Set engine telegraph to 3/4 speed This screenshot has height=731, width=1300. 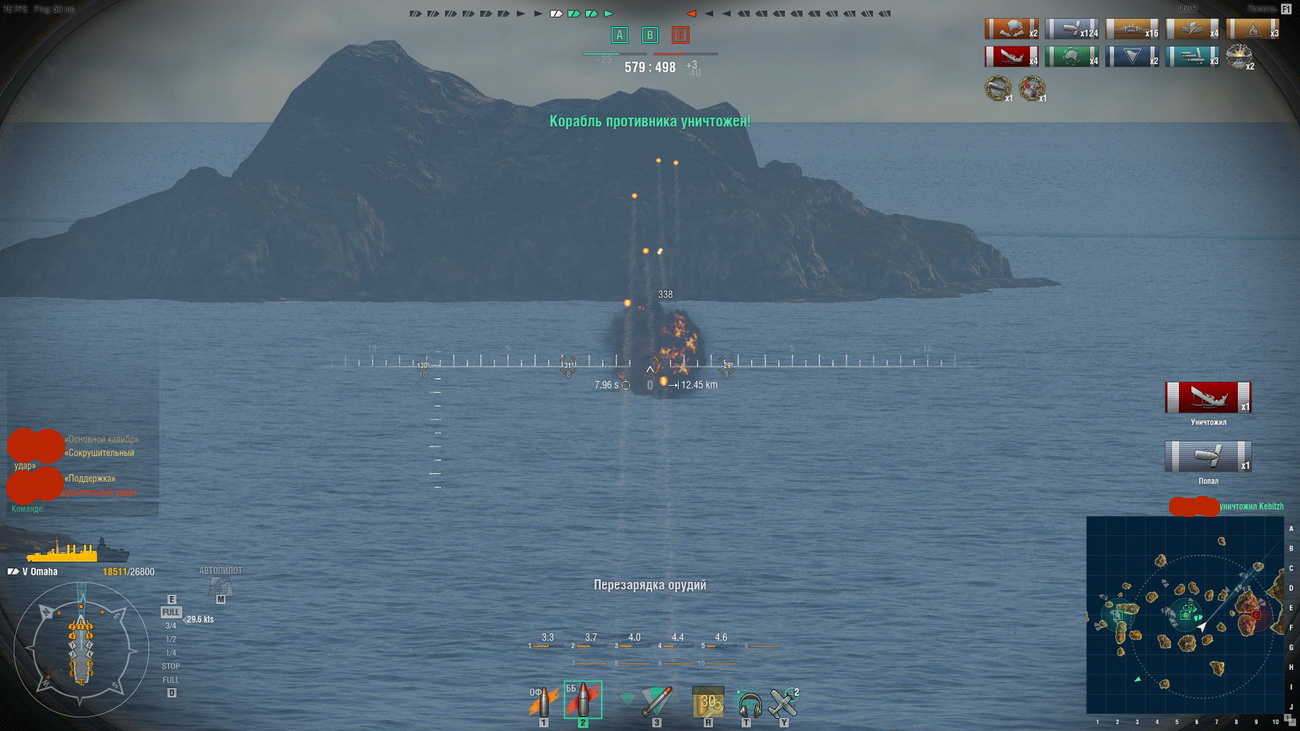(x=171, y=626)
